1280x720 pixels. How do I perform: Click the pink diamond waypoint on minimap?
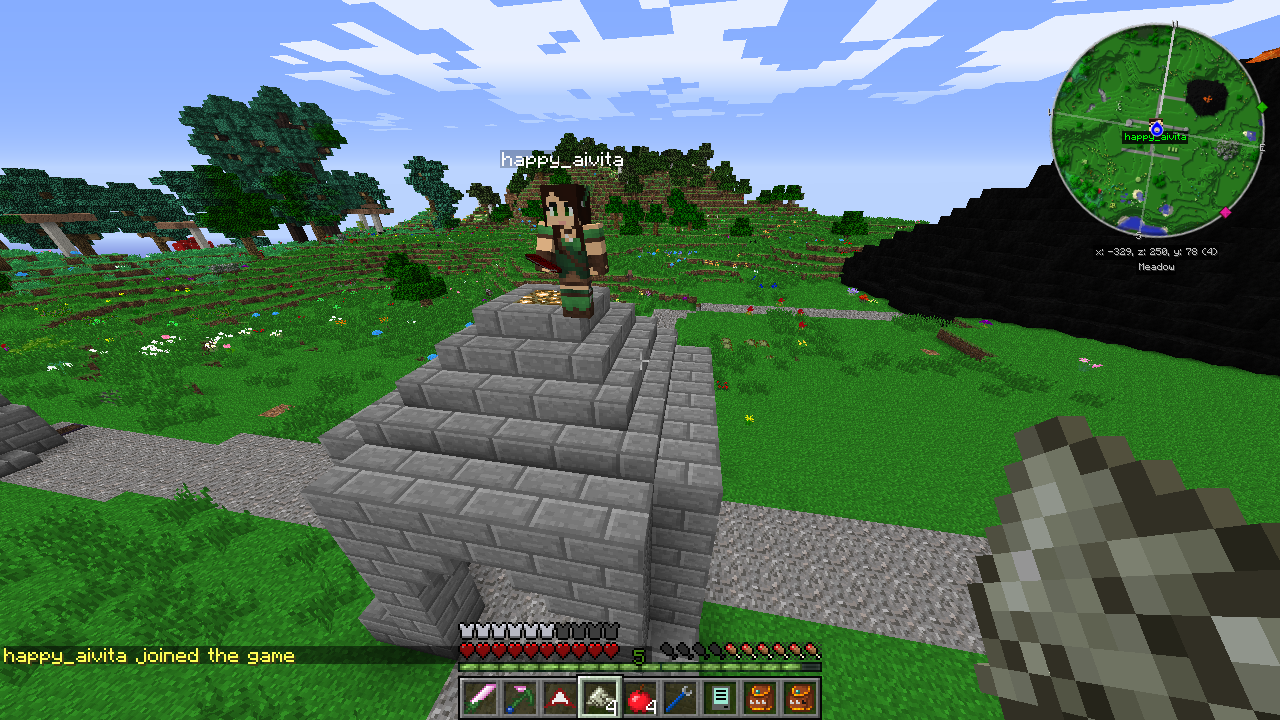(x=1225, y=212)
